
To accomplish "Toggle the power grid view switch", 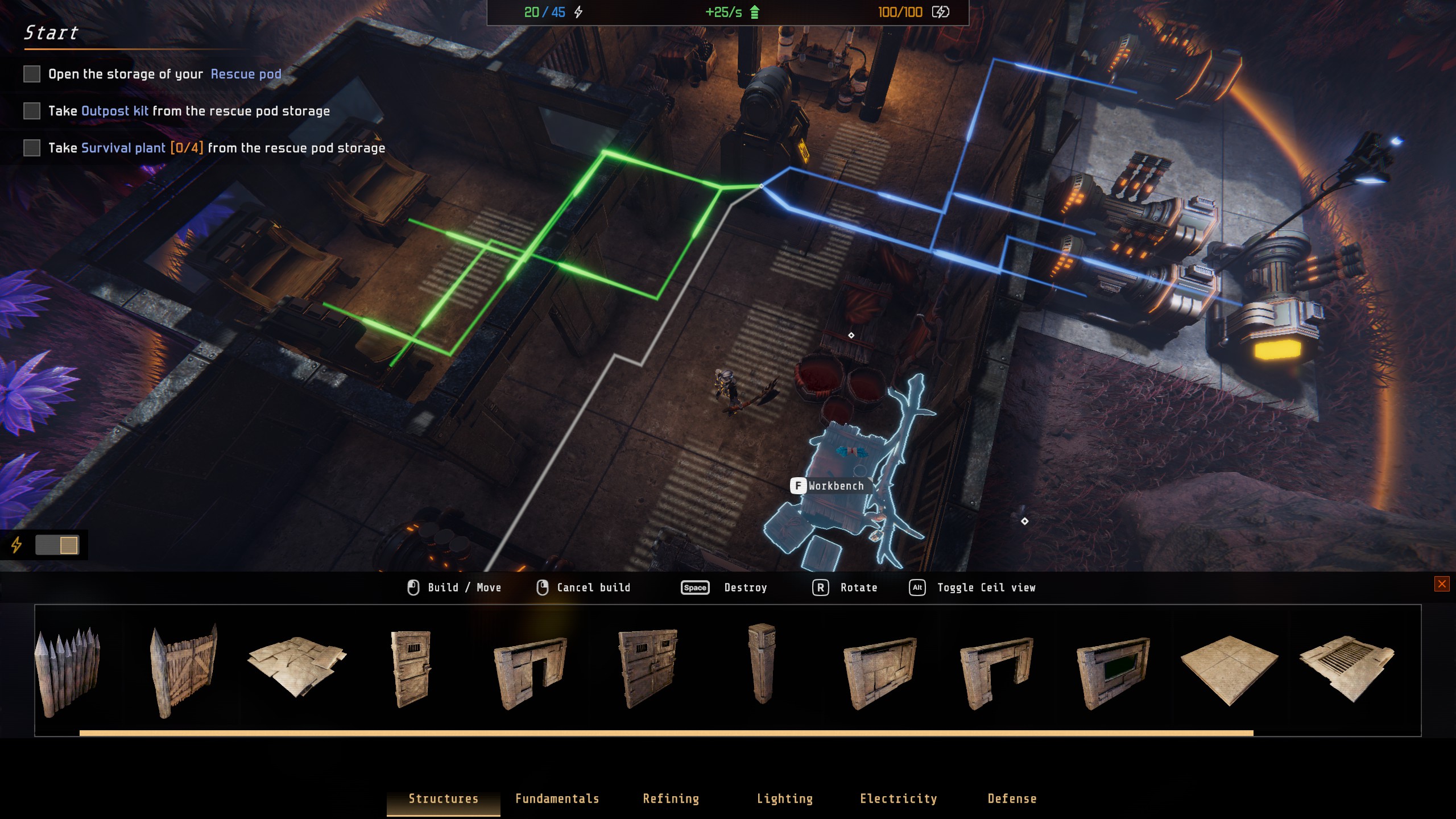I will click(57, 545).
